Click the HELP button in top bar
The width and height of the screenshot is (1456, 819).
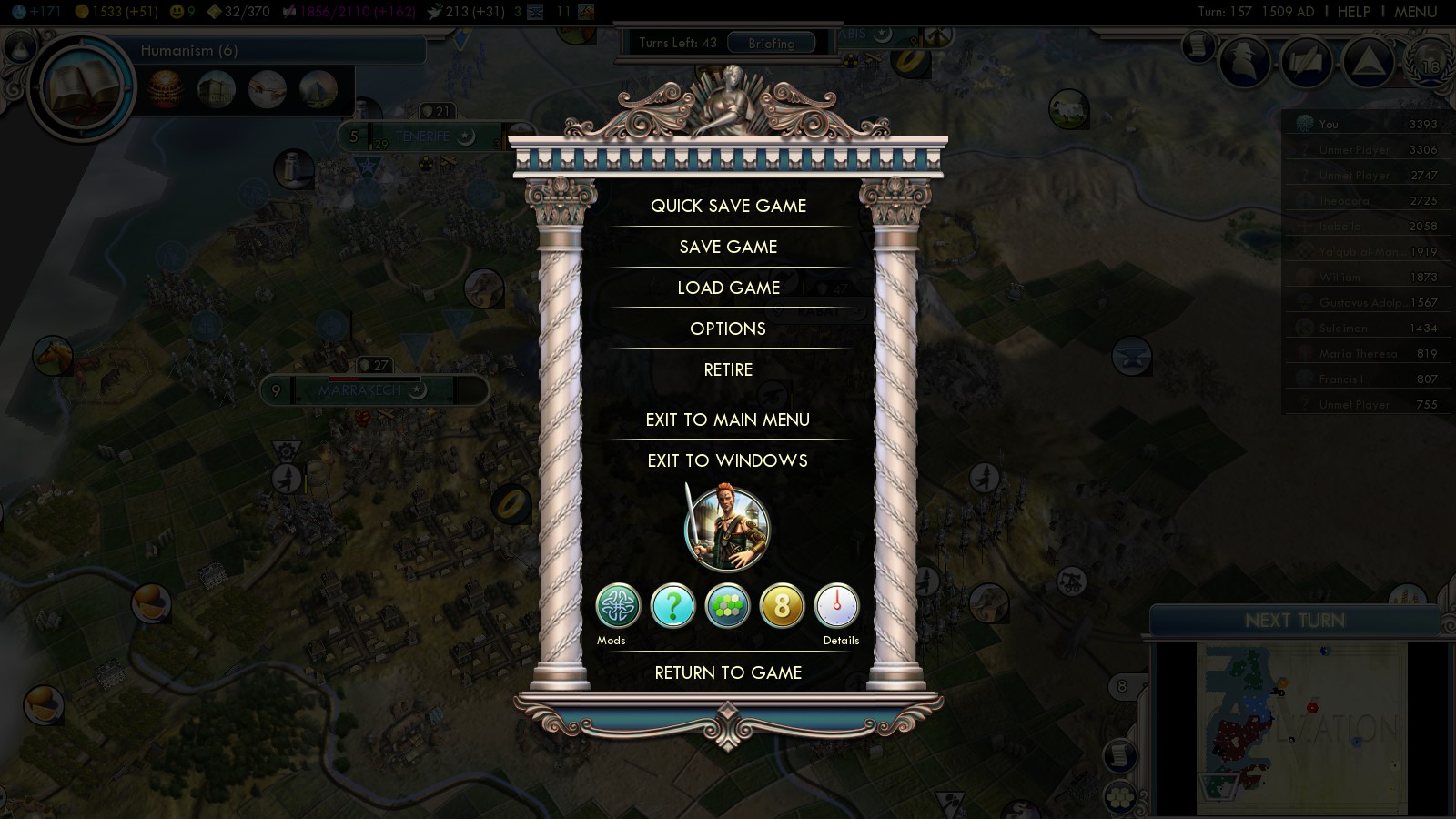(x=1353, y=12)
